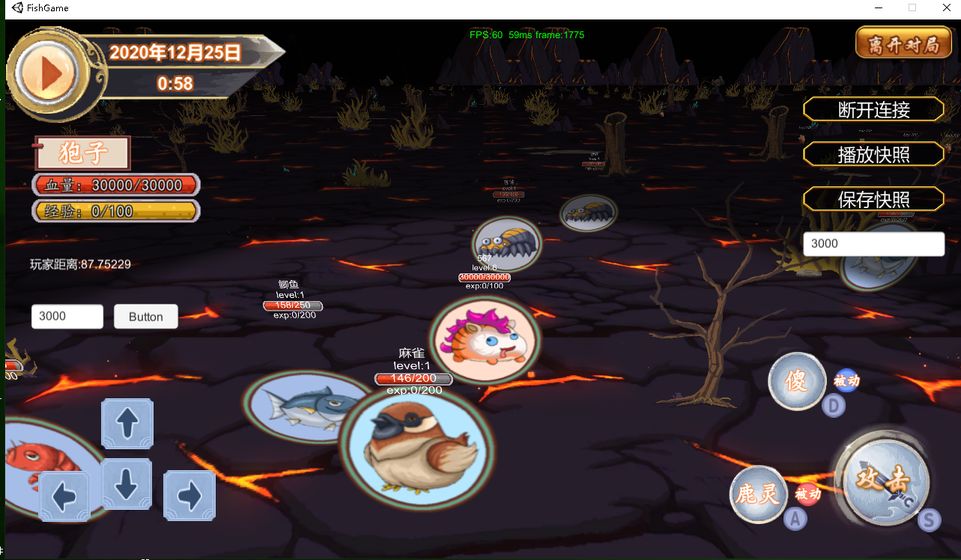
Task: Close the FishGame window
Action: coord(944,8)
